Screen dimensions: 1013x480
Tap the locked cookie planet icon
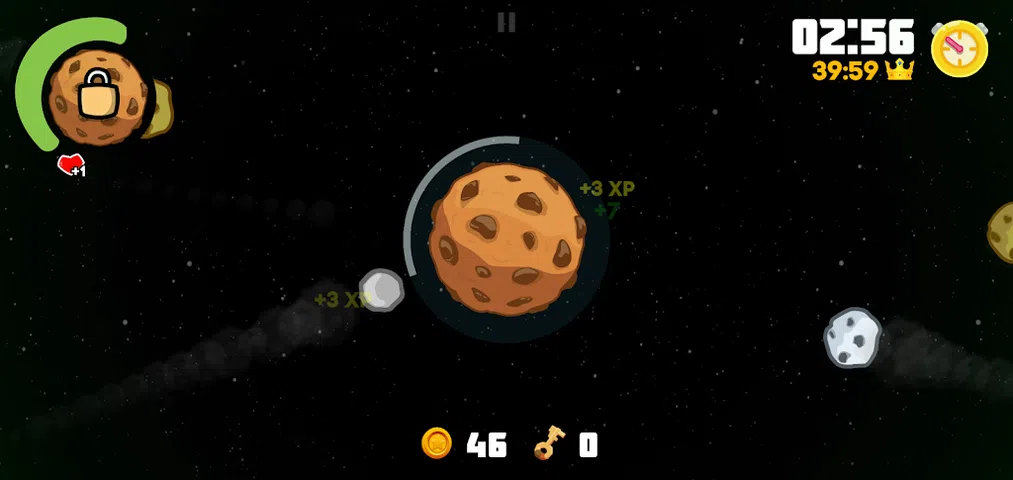click(x=98, y=93)
